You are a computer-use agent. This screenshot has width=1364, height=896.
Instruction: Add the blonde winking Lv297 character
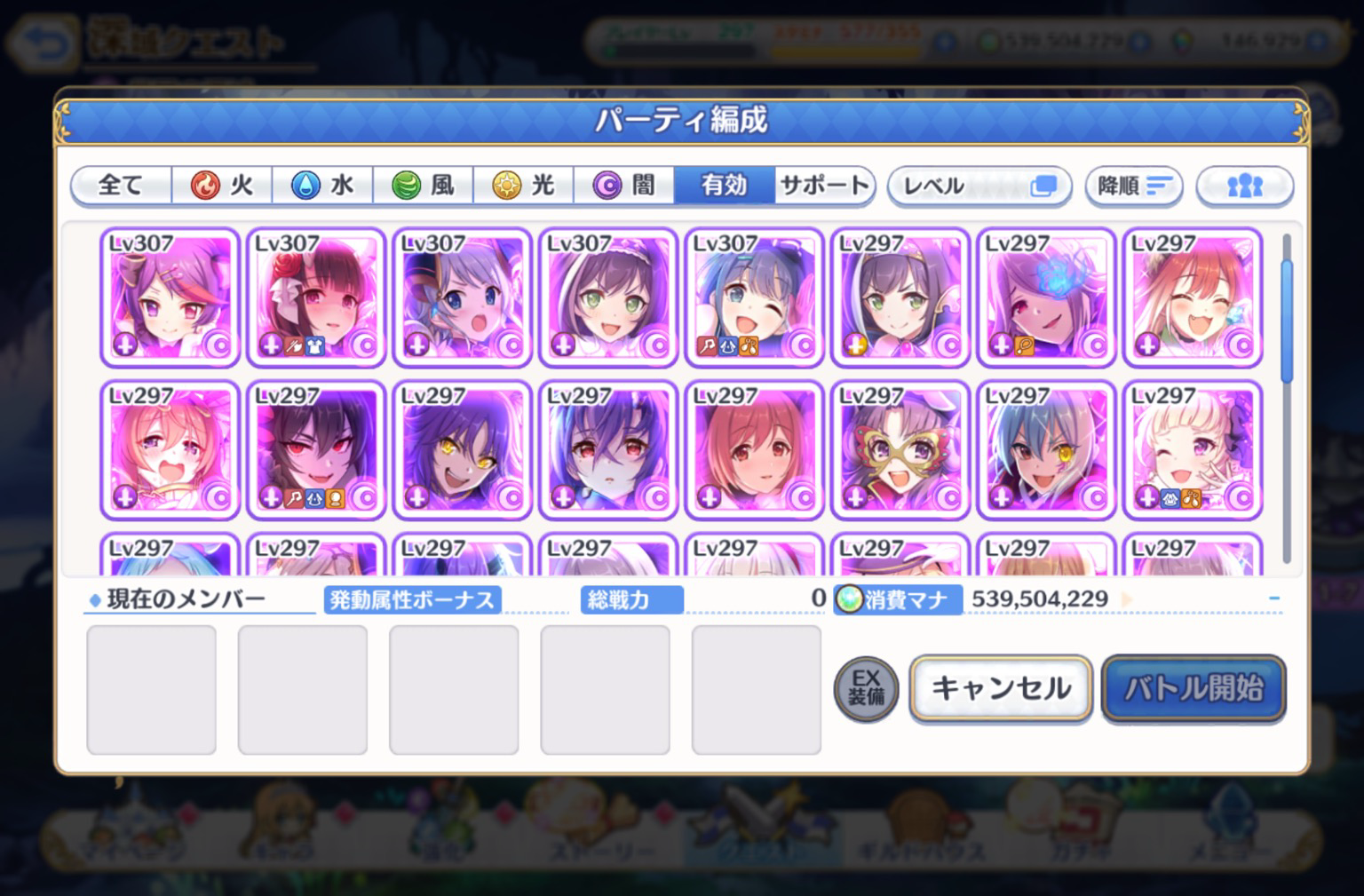point(1192,450)
